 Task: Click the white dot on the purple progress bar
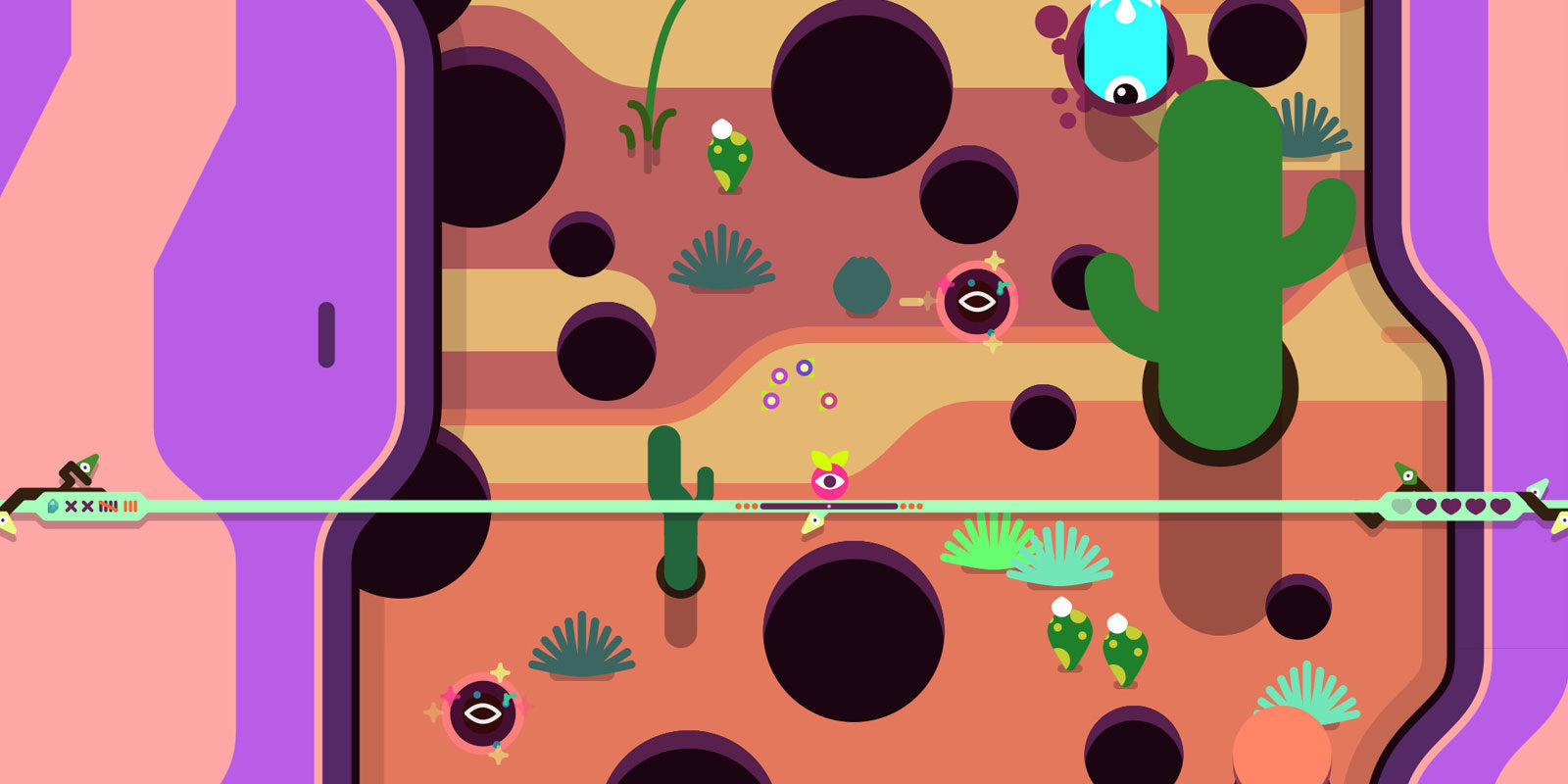(829, 506)
